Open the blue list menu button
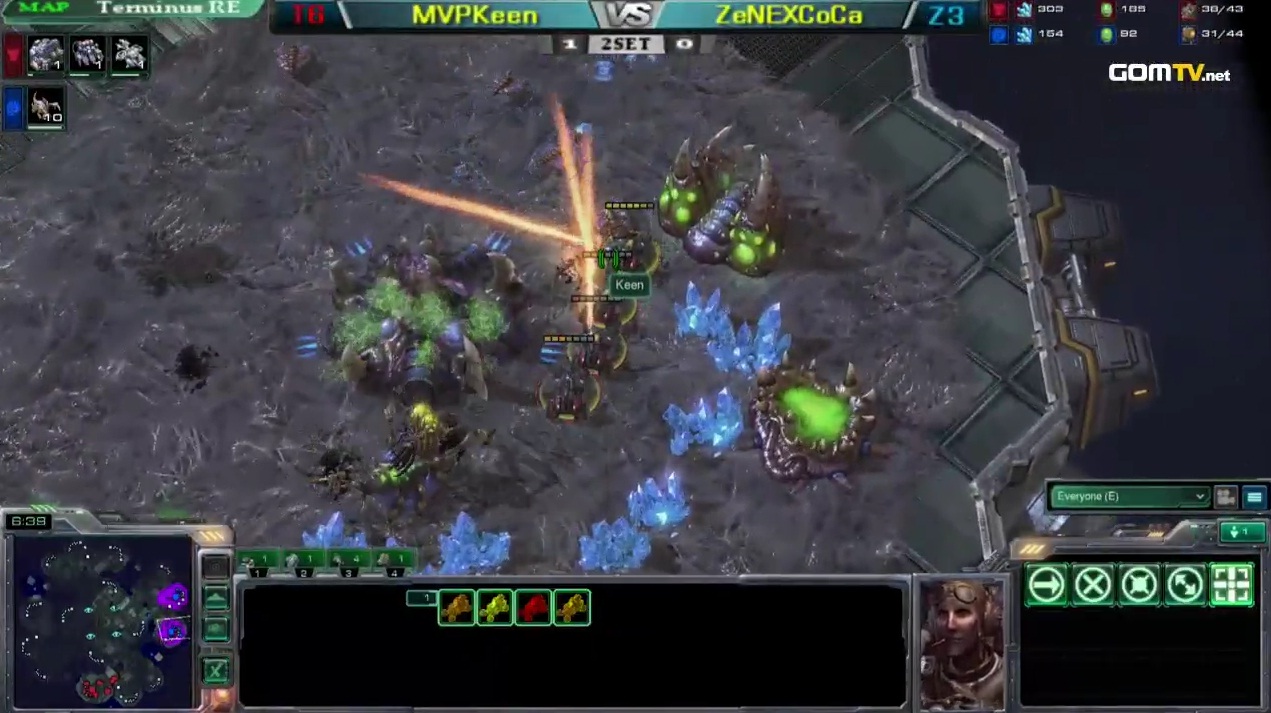1271x713 pixels. tap(1253, 496)
